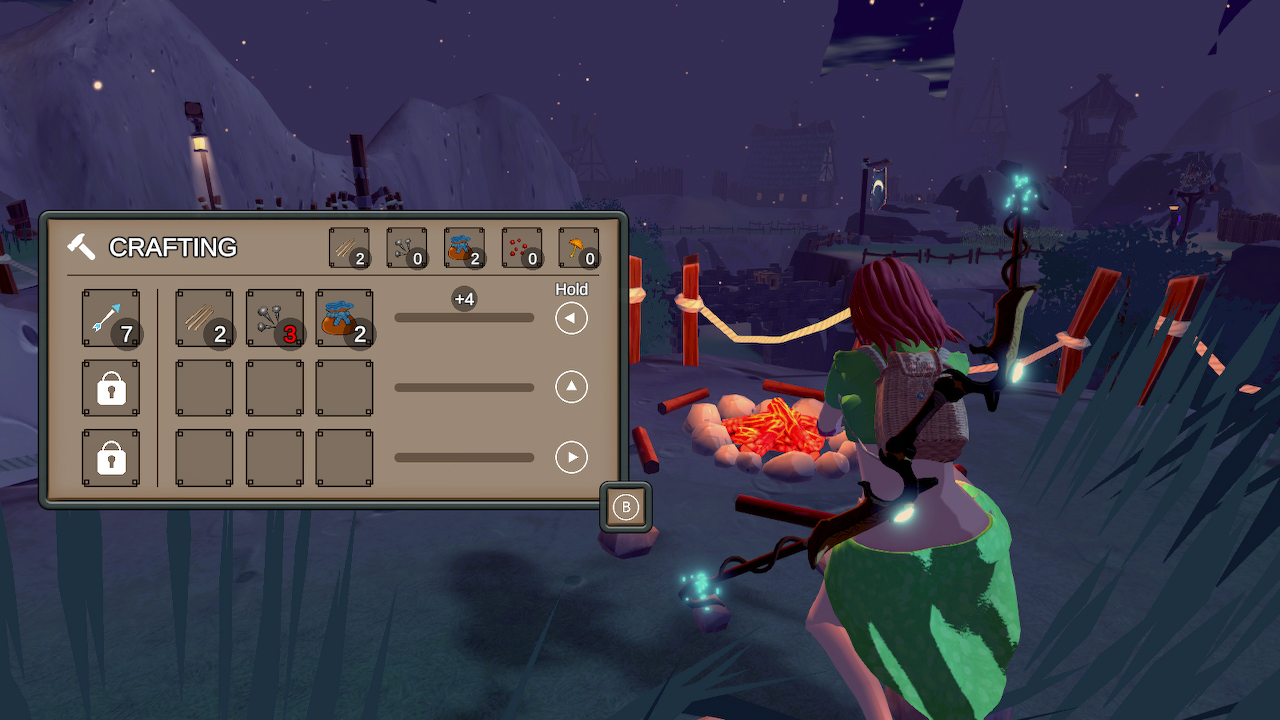
Task: Click the up-arrow circular button
Action: (571, 387)
